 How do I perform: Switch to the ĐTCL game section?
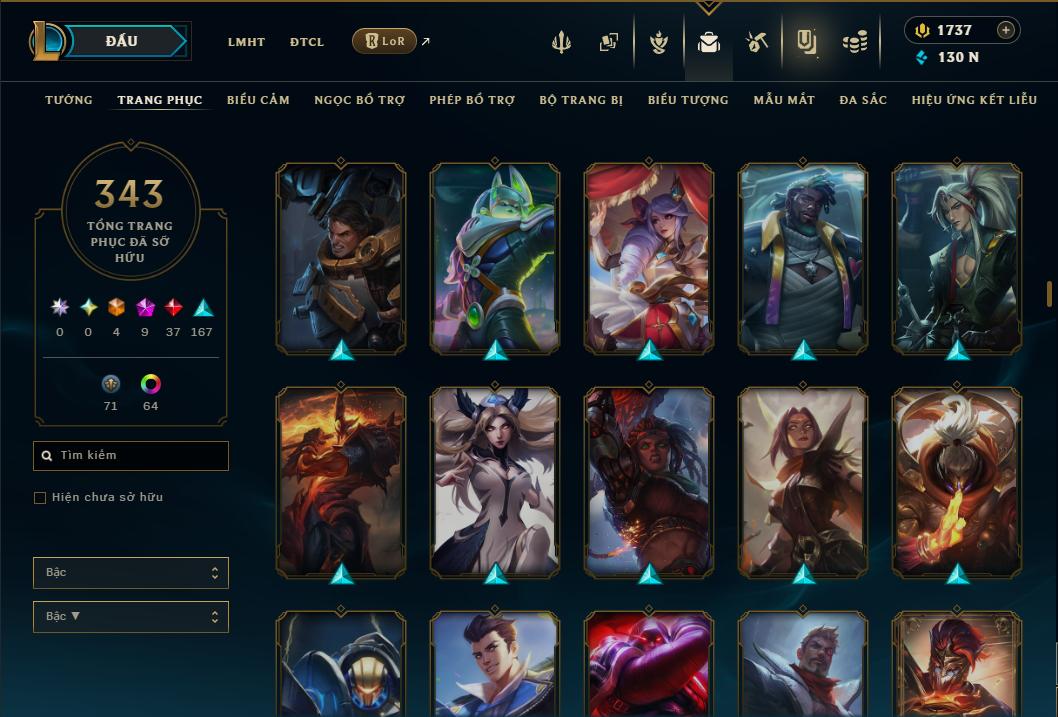point(307,42)
